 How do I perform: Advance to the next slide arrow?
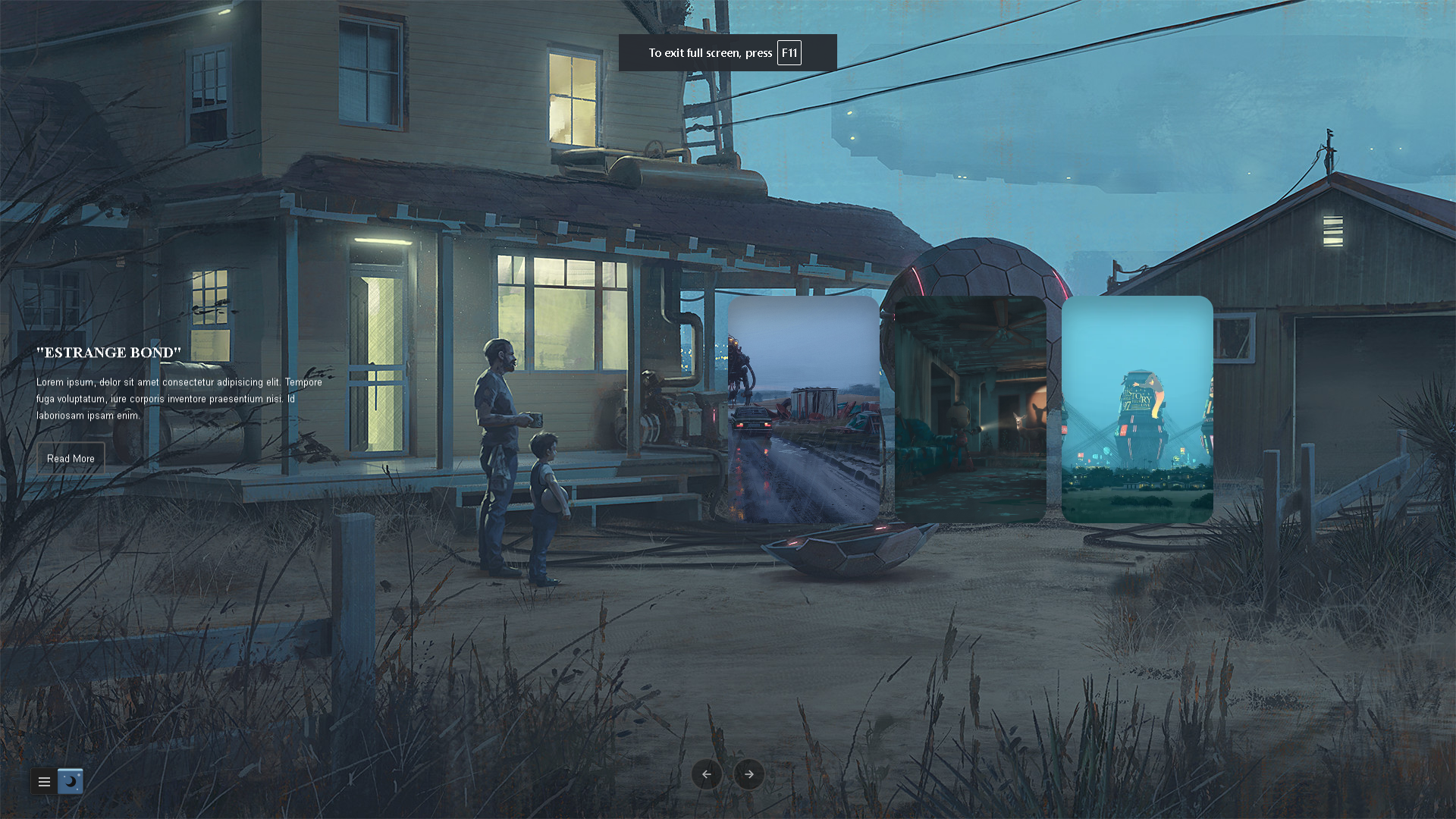point(749,774)
